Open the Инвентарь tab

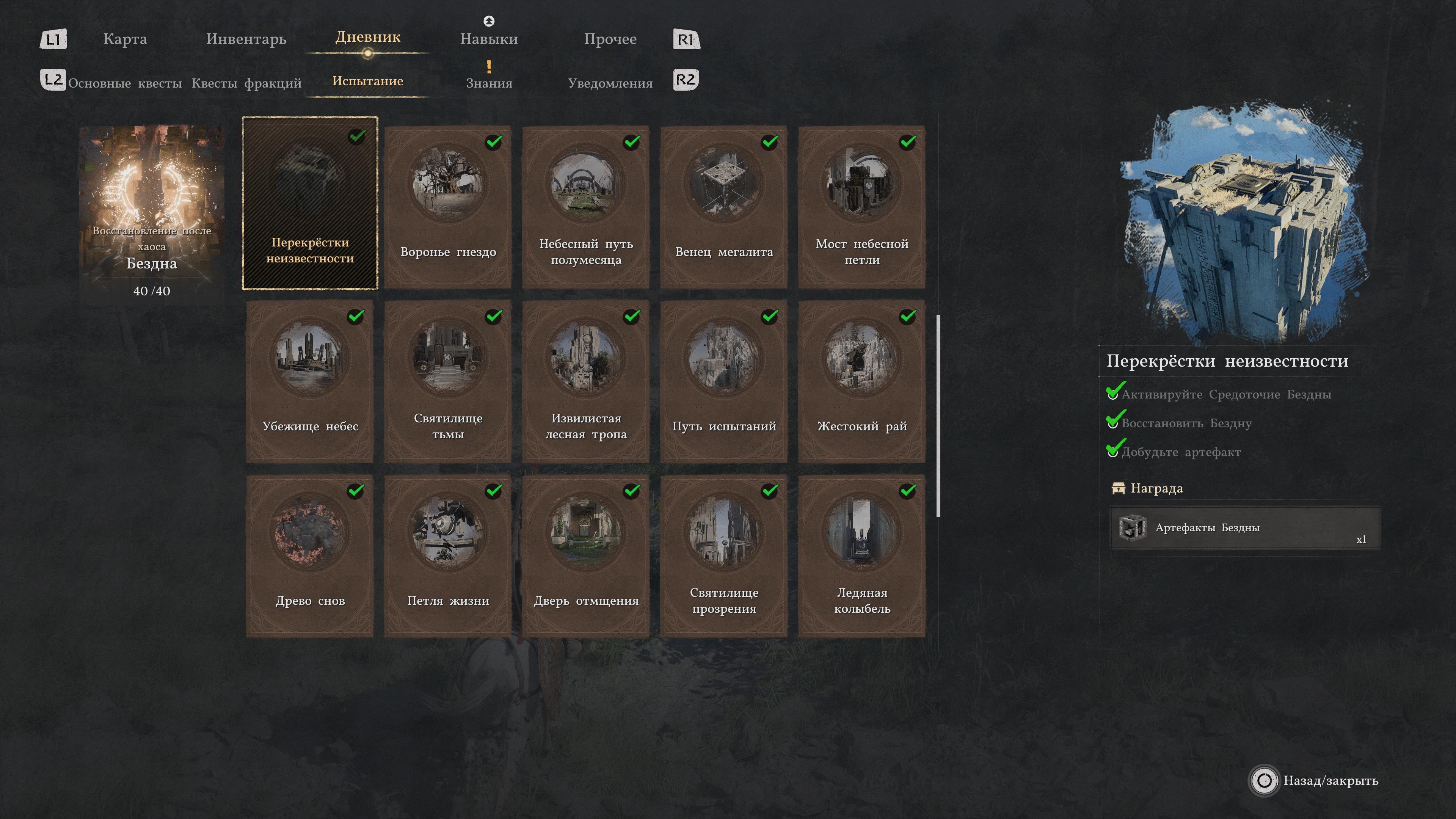(246, 39)
